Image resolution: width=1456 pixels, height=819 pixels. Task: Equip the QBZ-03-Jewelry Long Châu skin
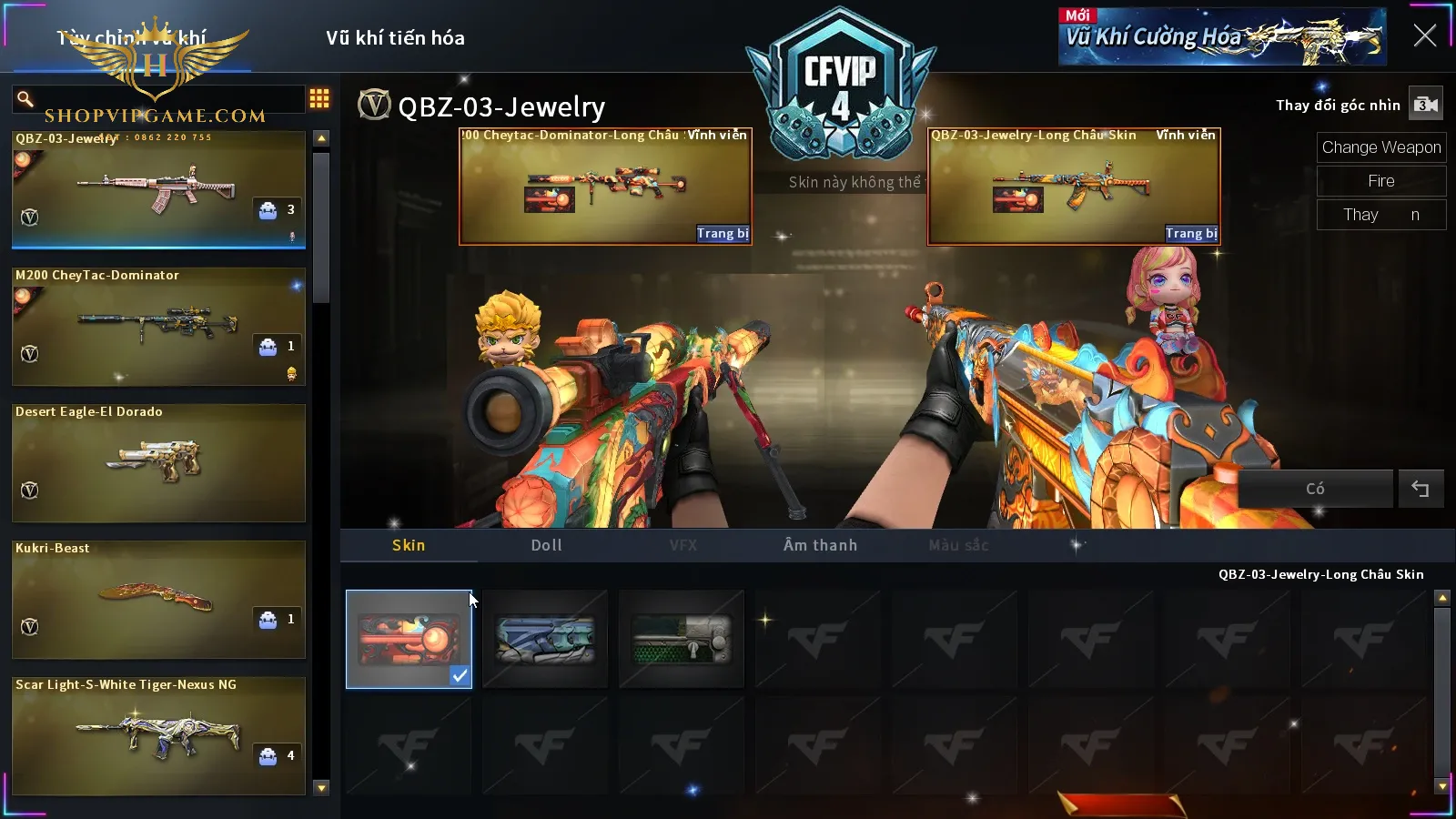coord(1191,234)
